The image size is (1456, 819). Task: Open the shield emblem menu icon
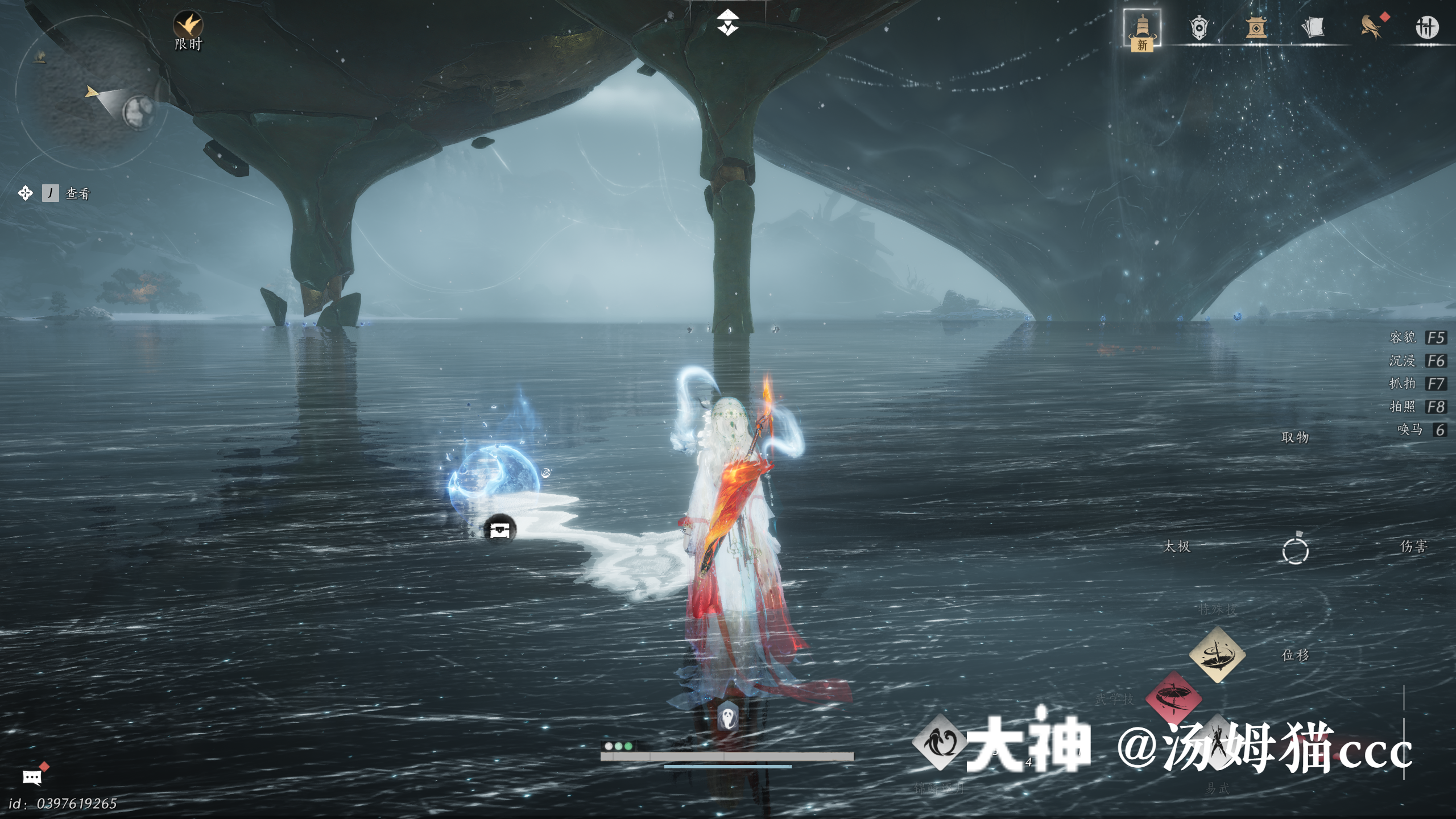pyautogui.click(x=1199, y=27)
